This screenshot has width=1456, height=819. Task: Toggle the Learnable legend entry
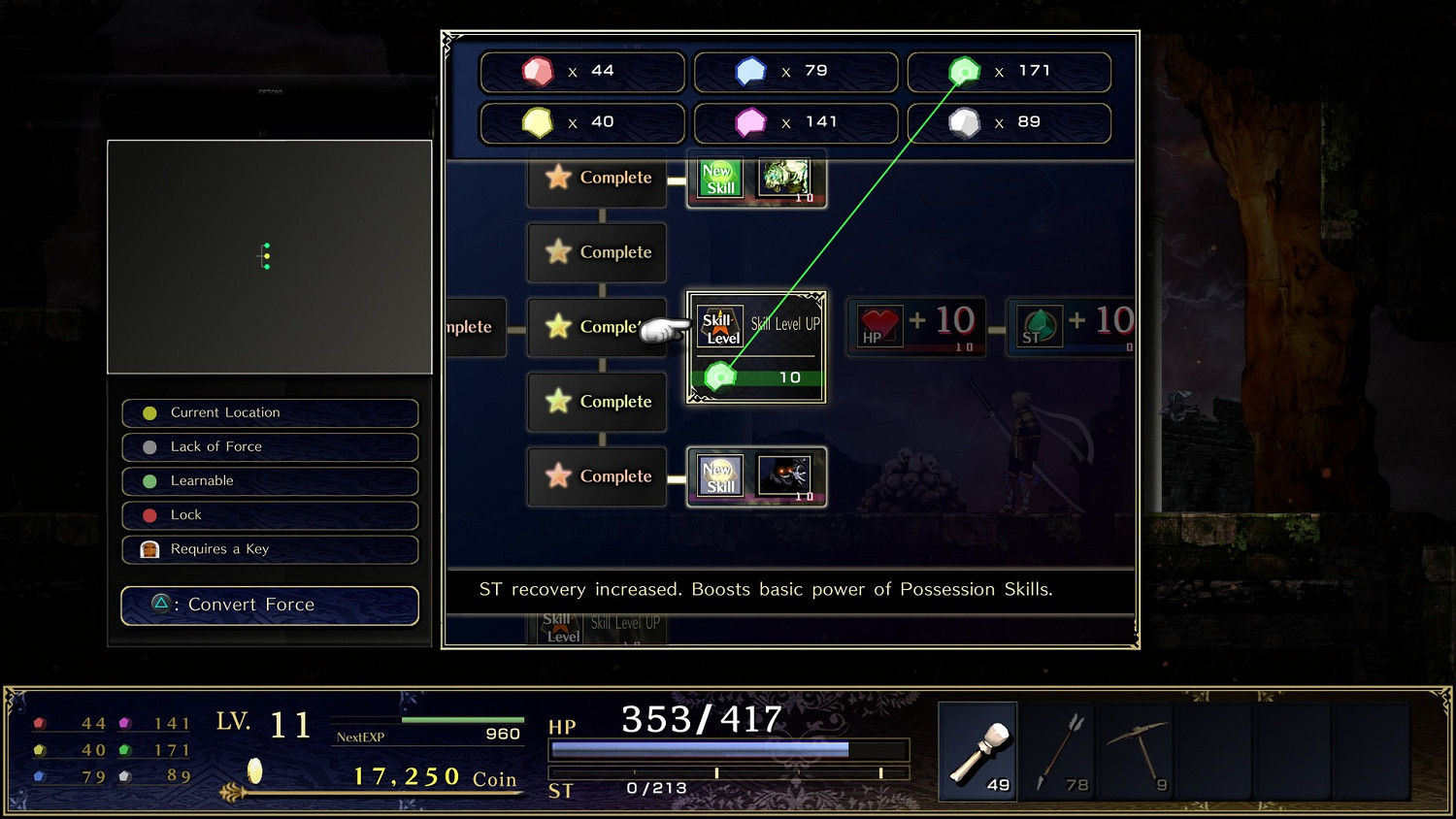[x=269, y=480]
